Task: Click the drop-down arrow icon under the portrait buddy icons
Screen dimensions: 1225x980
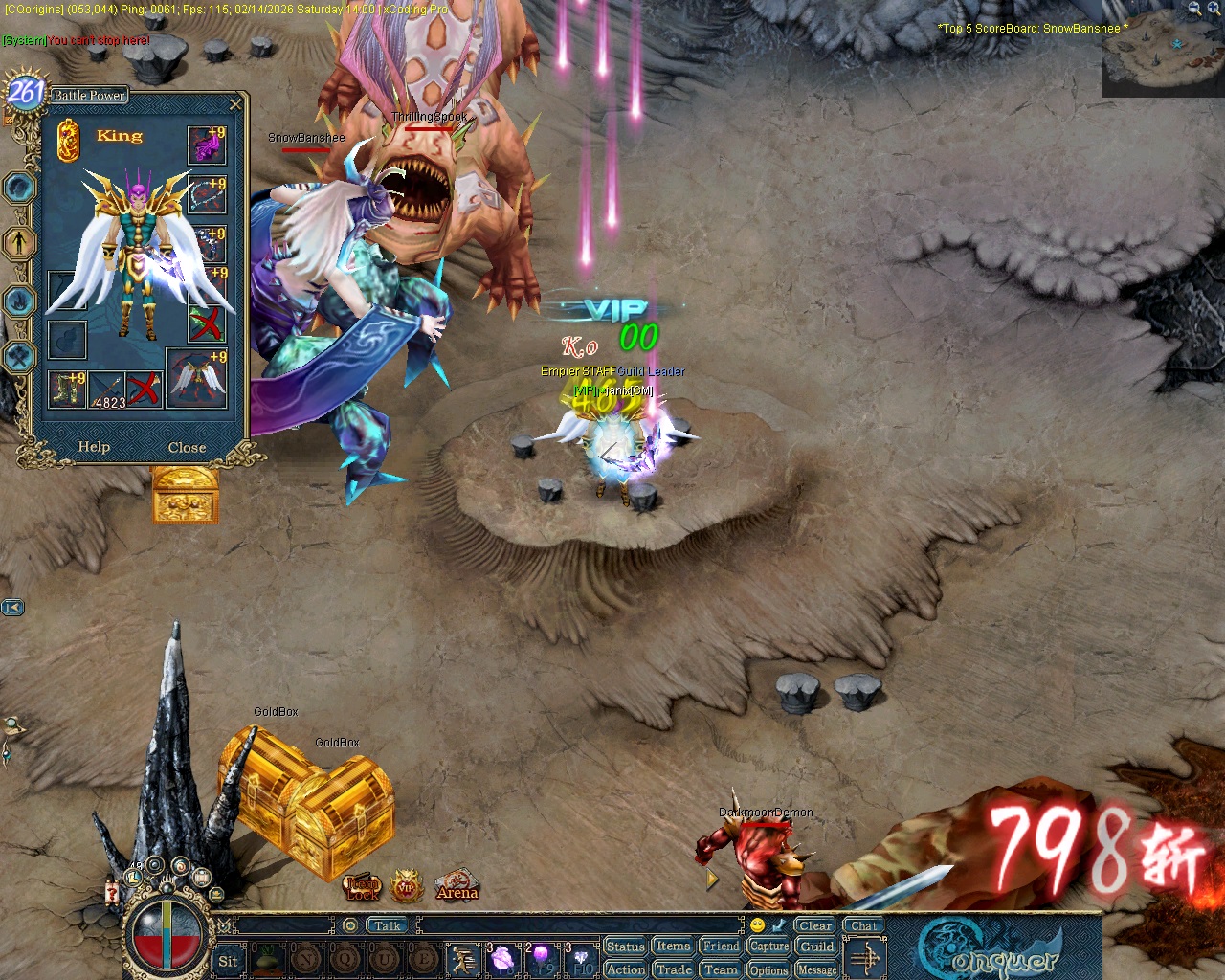Action: (216, 895)
